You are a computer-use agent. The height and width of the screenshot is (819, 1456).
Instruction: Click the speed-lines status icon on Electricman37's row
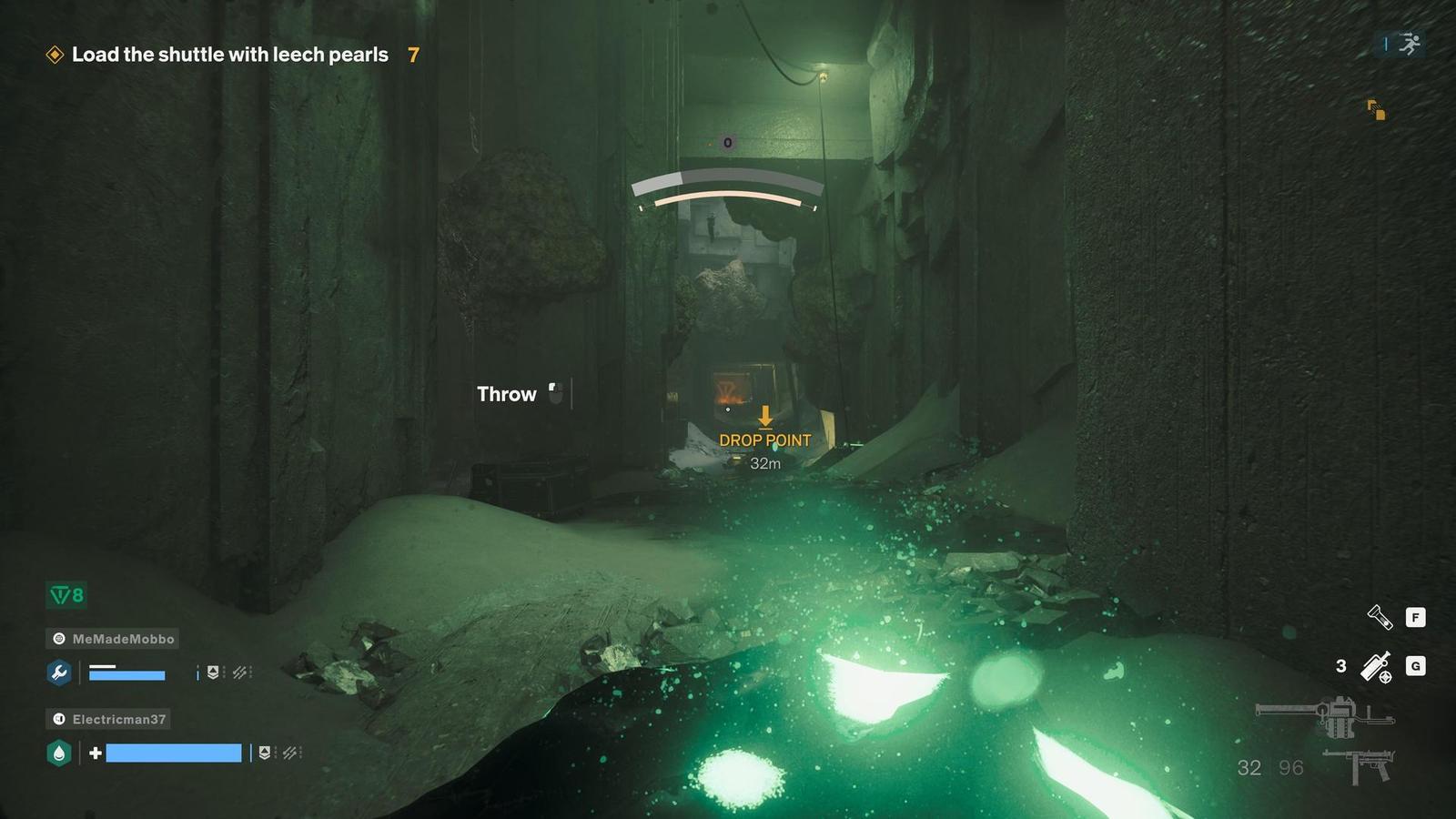[x=290, y=753]
